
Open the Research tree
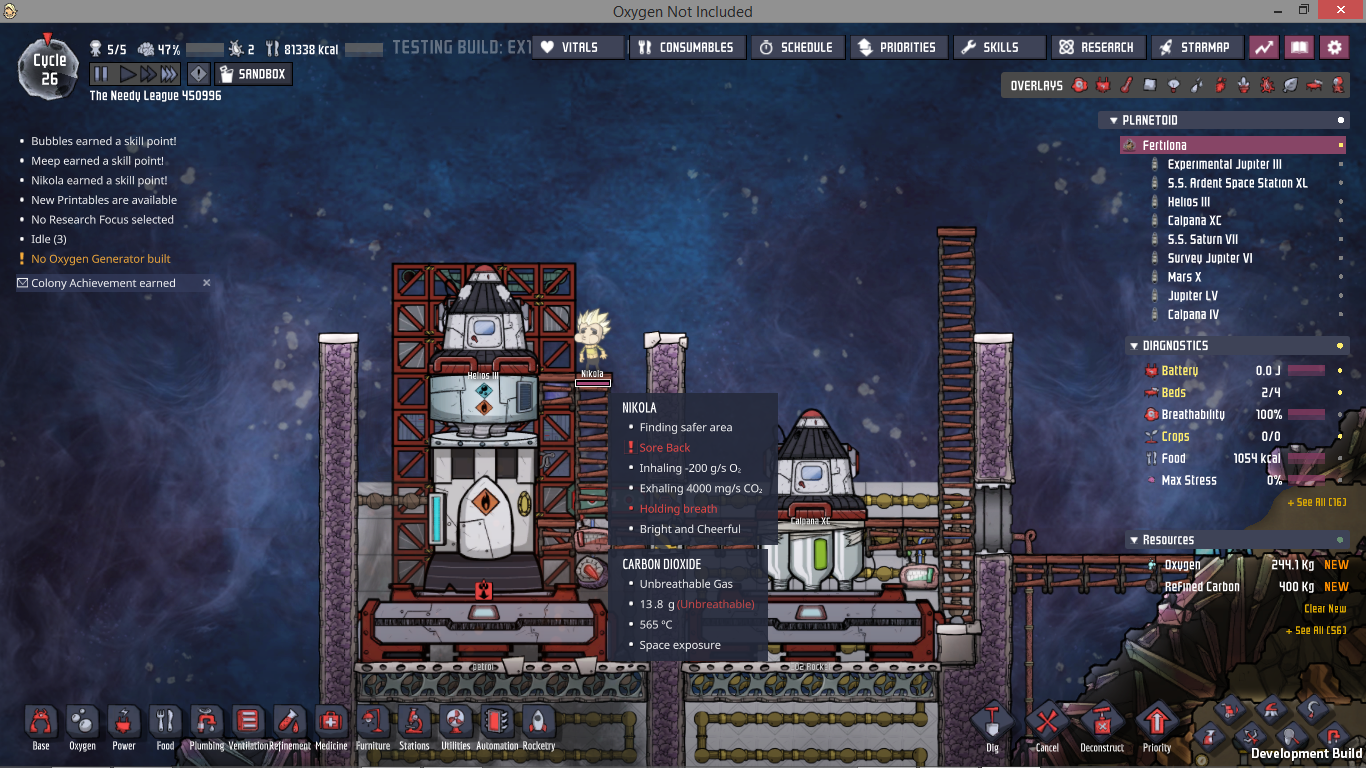[1097, 47]
